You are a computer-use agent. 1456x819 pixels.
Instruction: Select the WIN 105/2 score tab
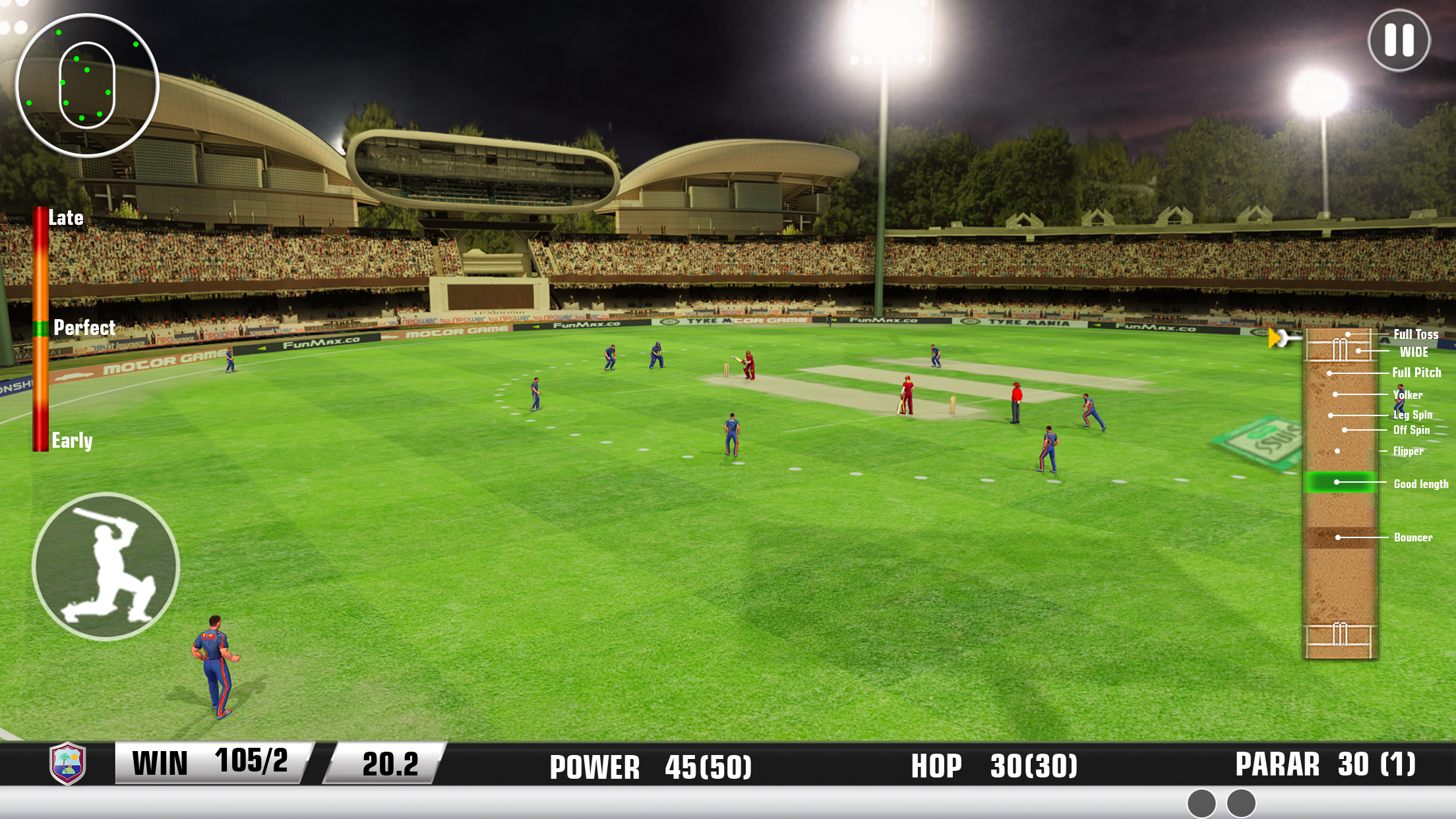coord(211,764)
